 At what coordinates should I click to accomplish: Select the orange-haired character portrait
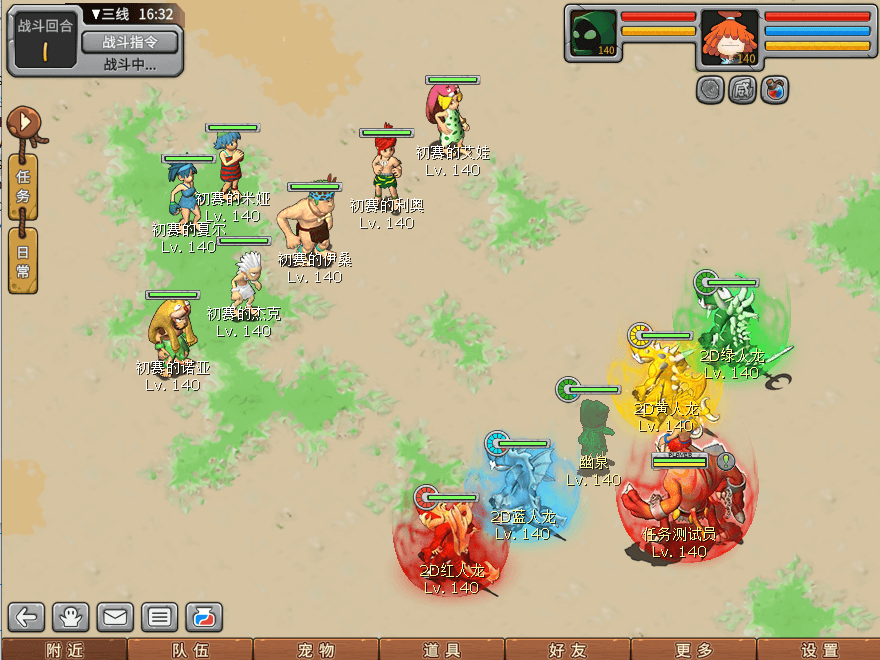point(729,34)
